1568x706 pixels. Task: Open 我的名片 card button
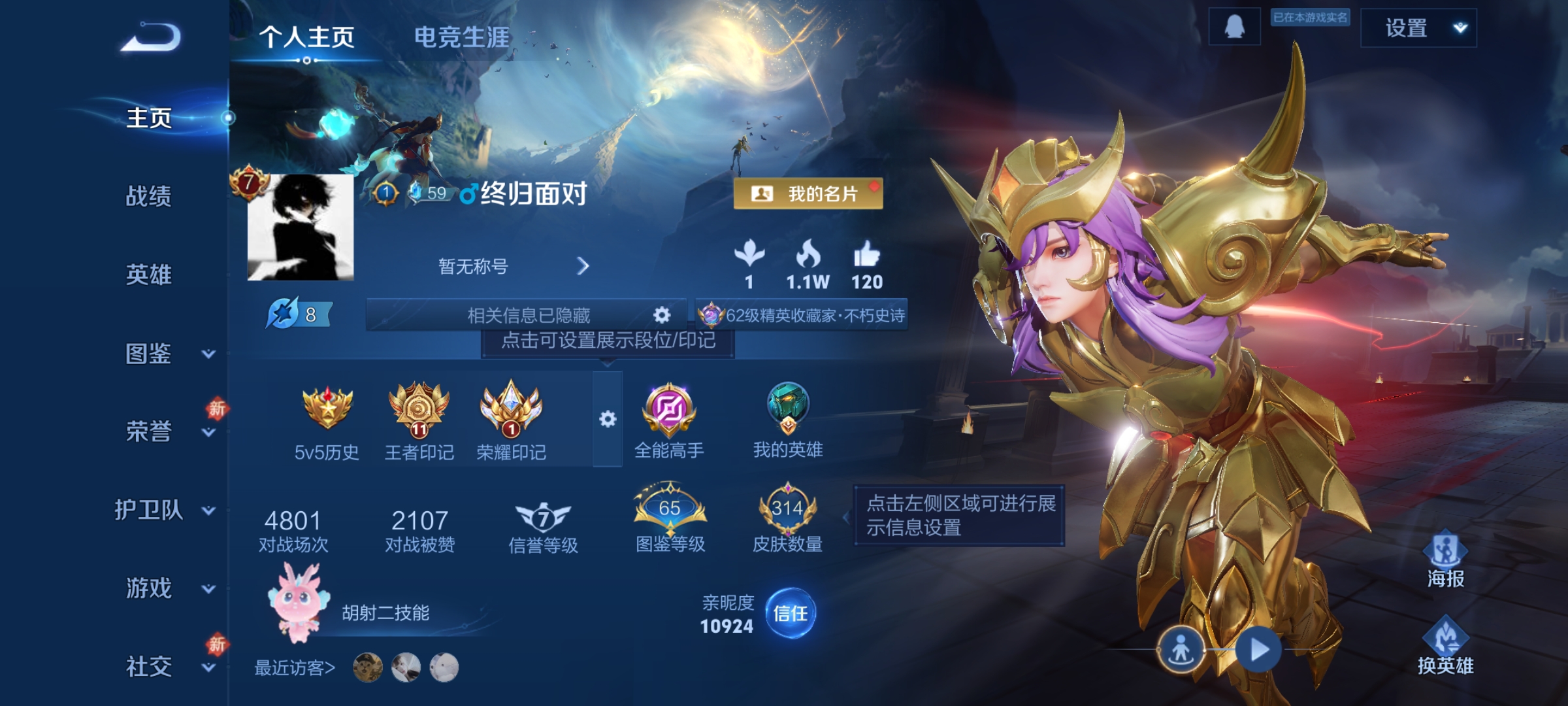[809, 192]
